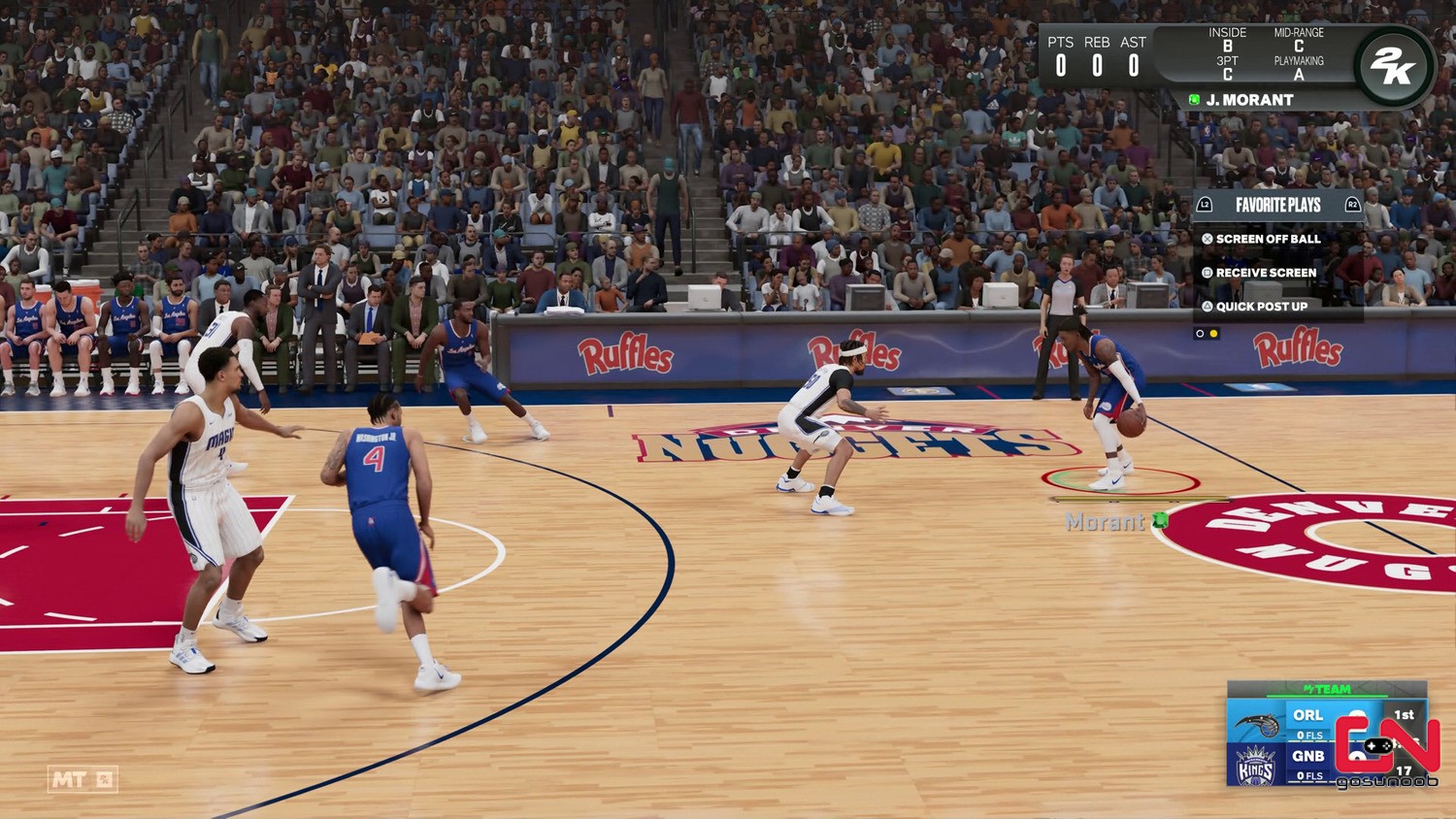This screenshot has width=1456, height=819.
Task: Click the Kings logo on the scoreboard
Action: click(x=1255, y=766)
